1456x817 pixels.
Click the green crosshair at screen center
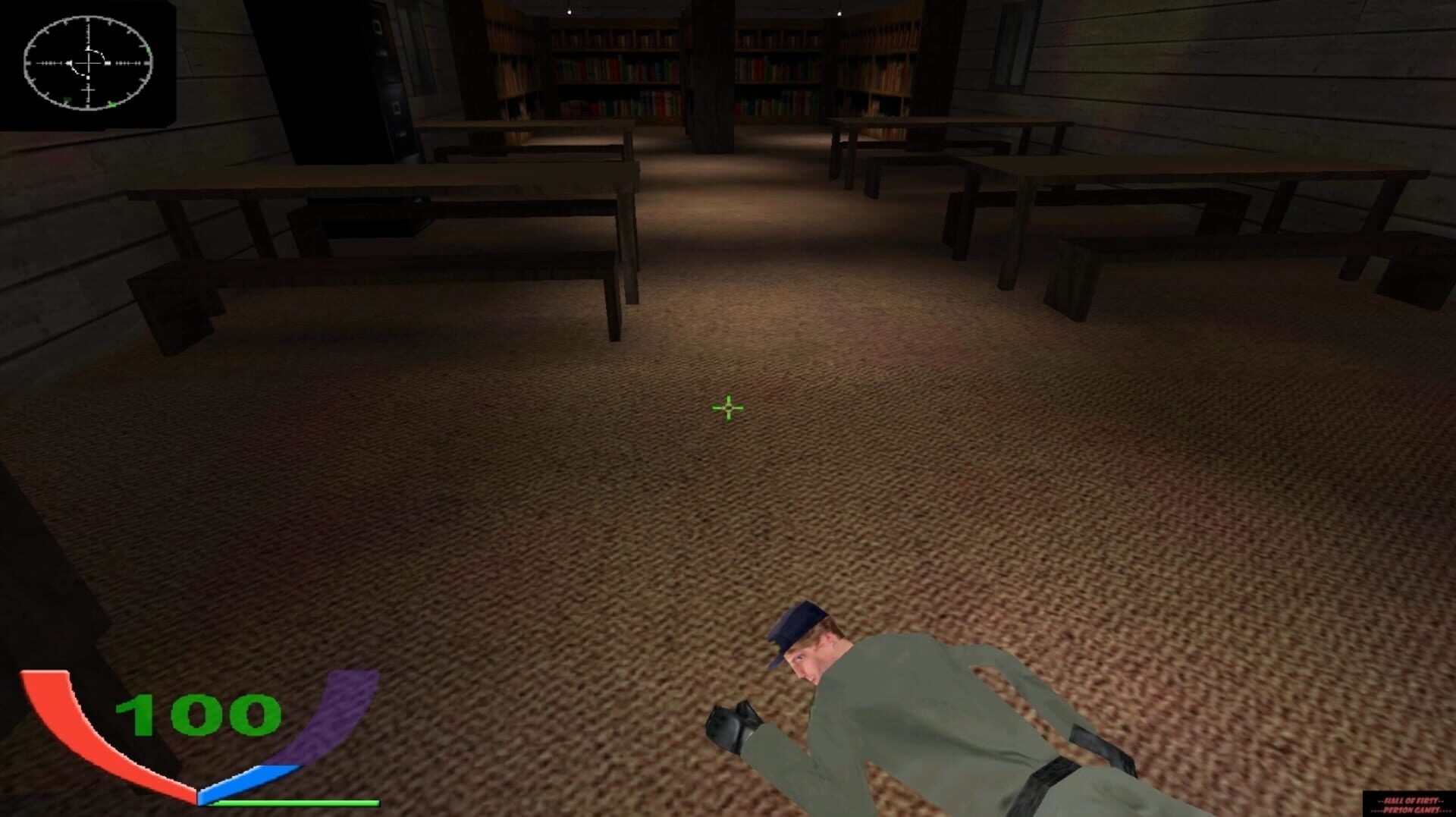click(726, 408)
